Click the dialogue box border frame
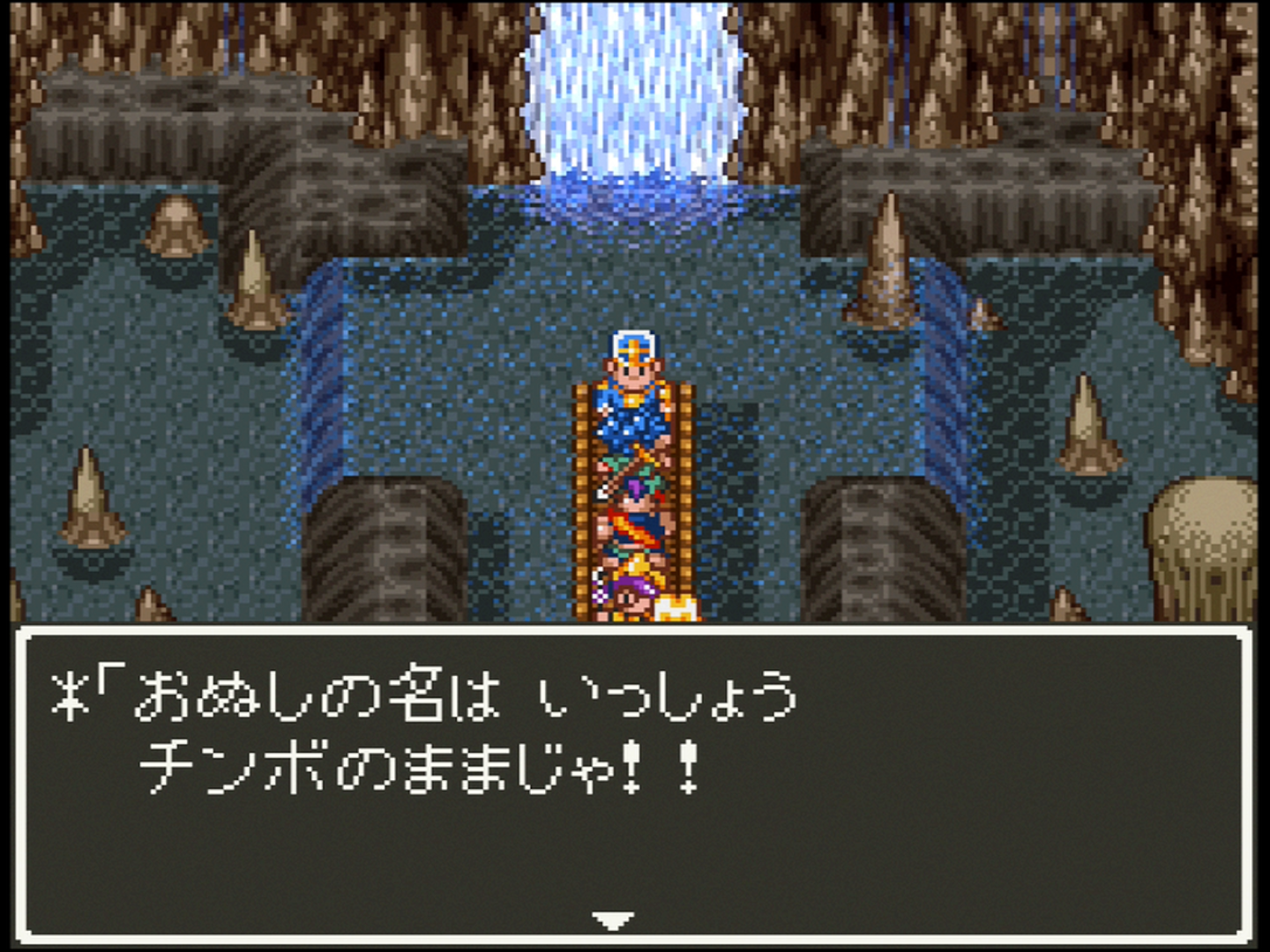This screenshot has height=952, width=1270. [x=635, y=631]
